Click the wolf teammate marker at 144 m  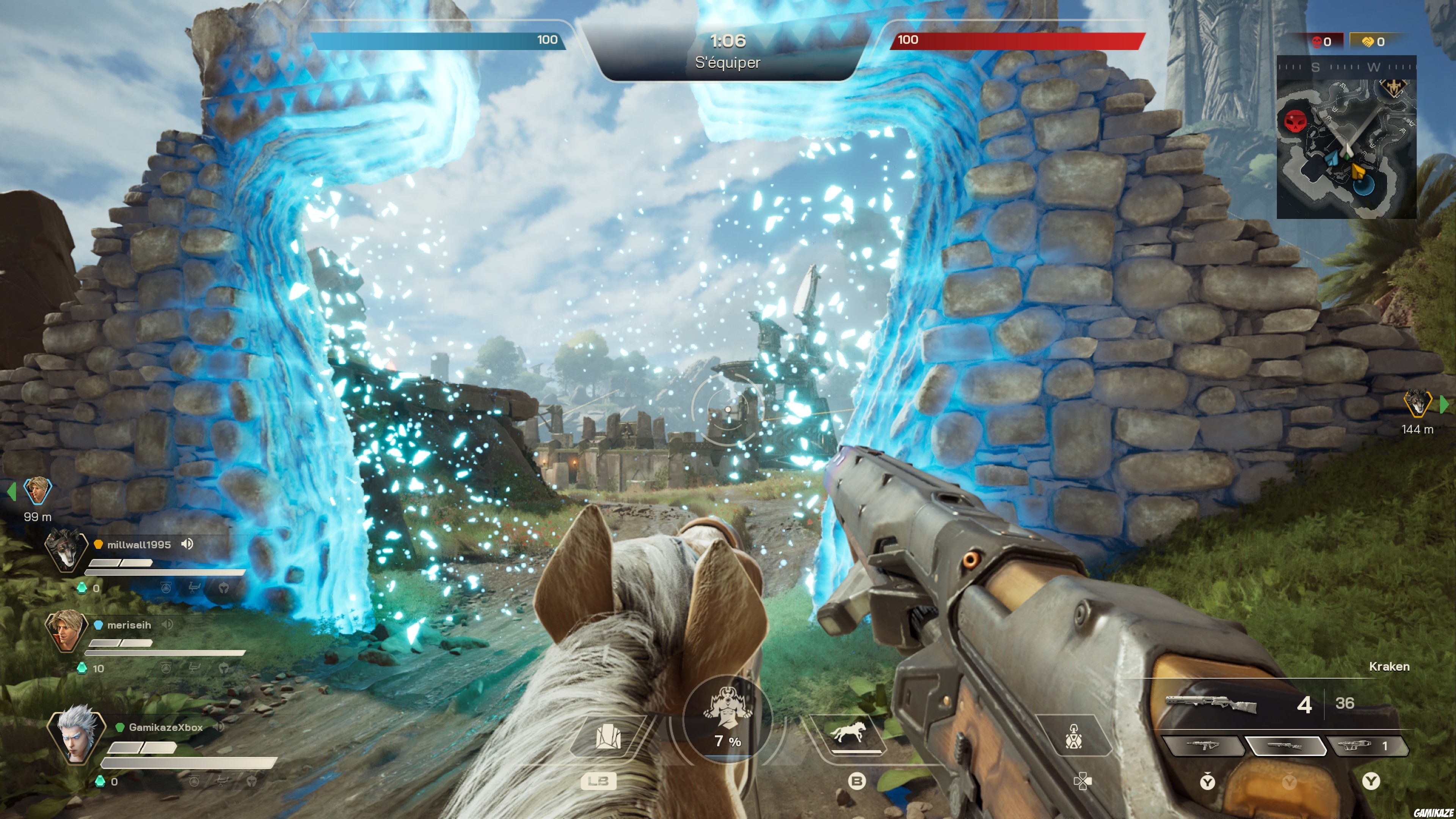tap(1417, 403)
